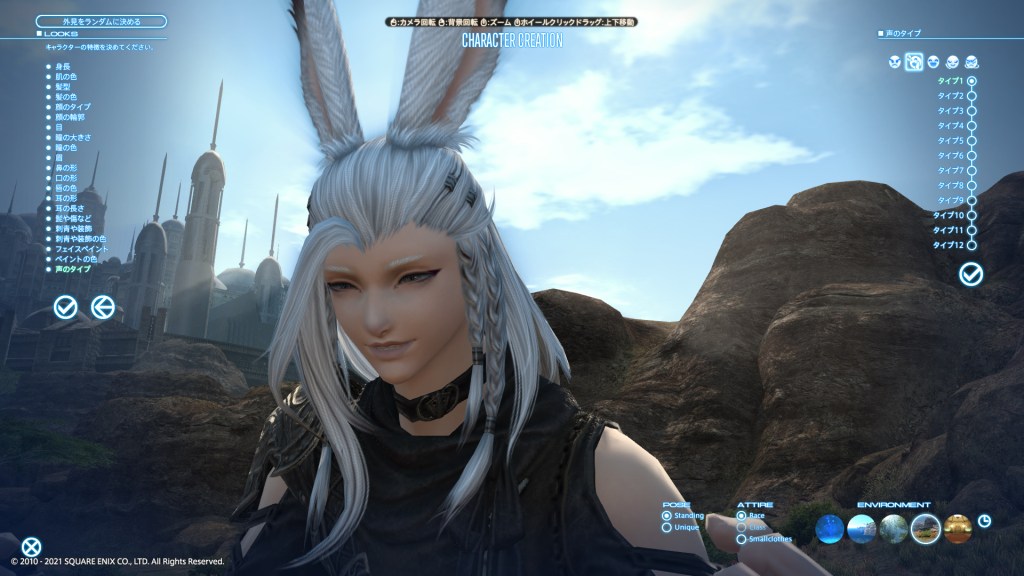The height and width of the screenshot is (576, 1024).
Task: Confirm voice type with the right checkmark
Action: pyautogui.click(x=970, y=273)
